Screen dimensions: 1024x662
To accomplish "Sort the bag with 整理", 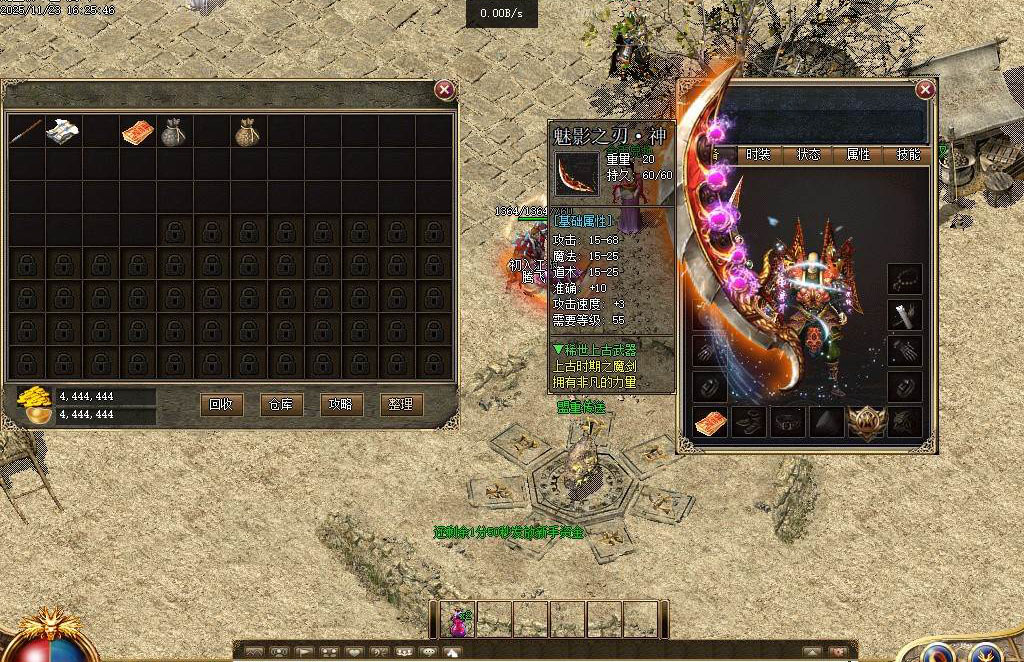I will click(x=400, y=404).
